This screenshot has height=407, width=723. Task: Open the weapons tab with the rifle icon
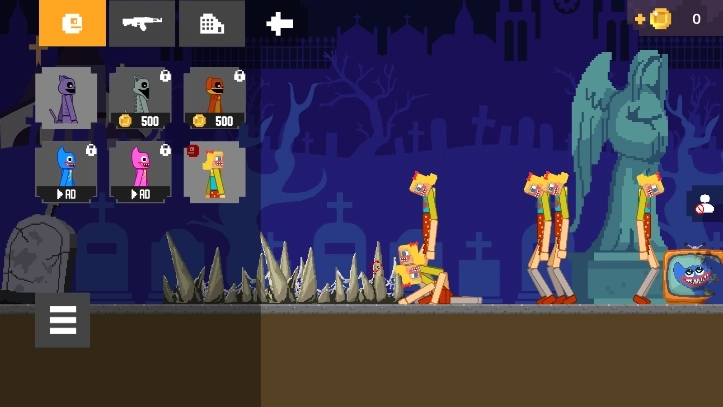pyautogui.click(x=142, y=23)
